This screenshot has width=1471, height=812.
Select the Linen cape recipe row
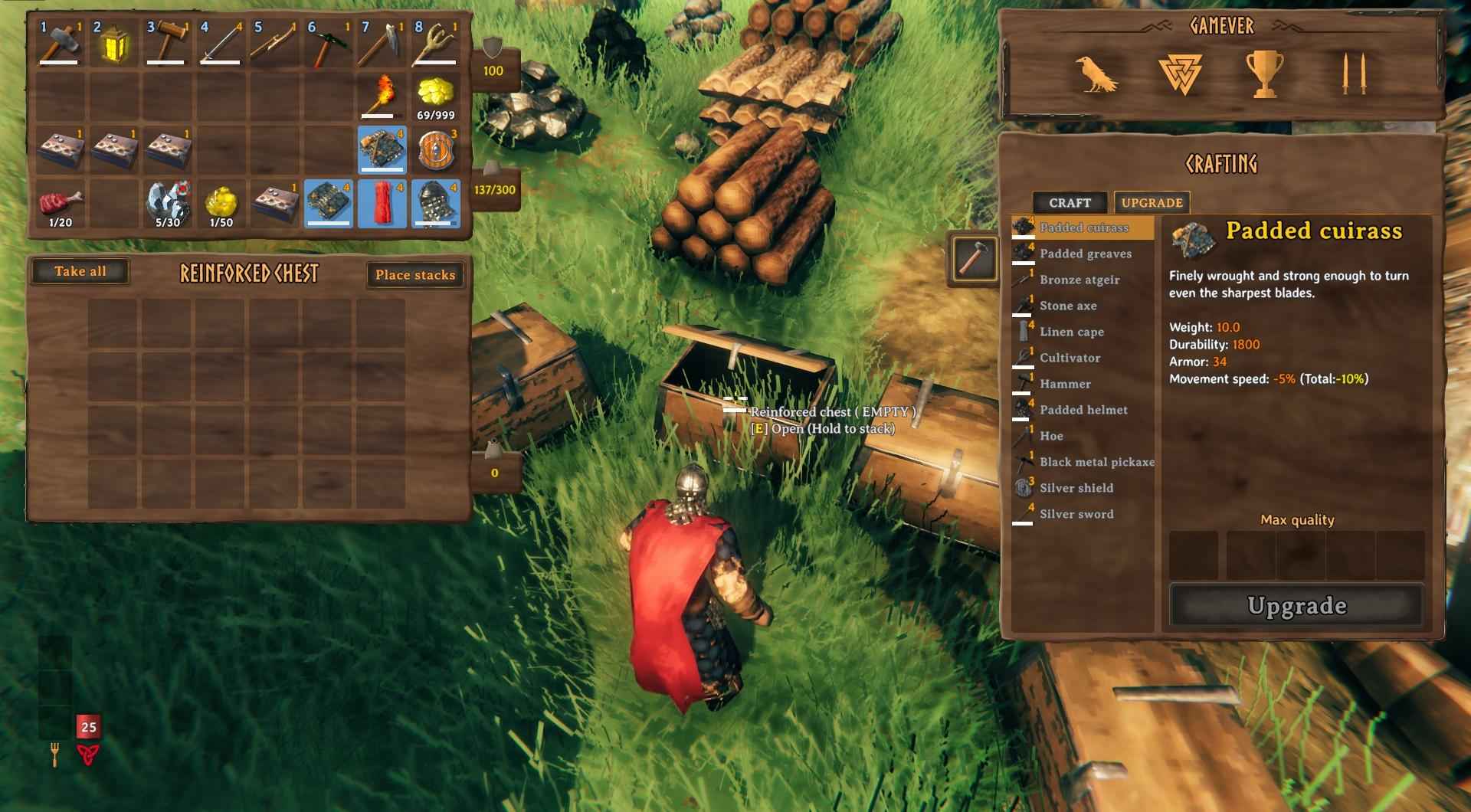1071,332
